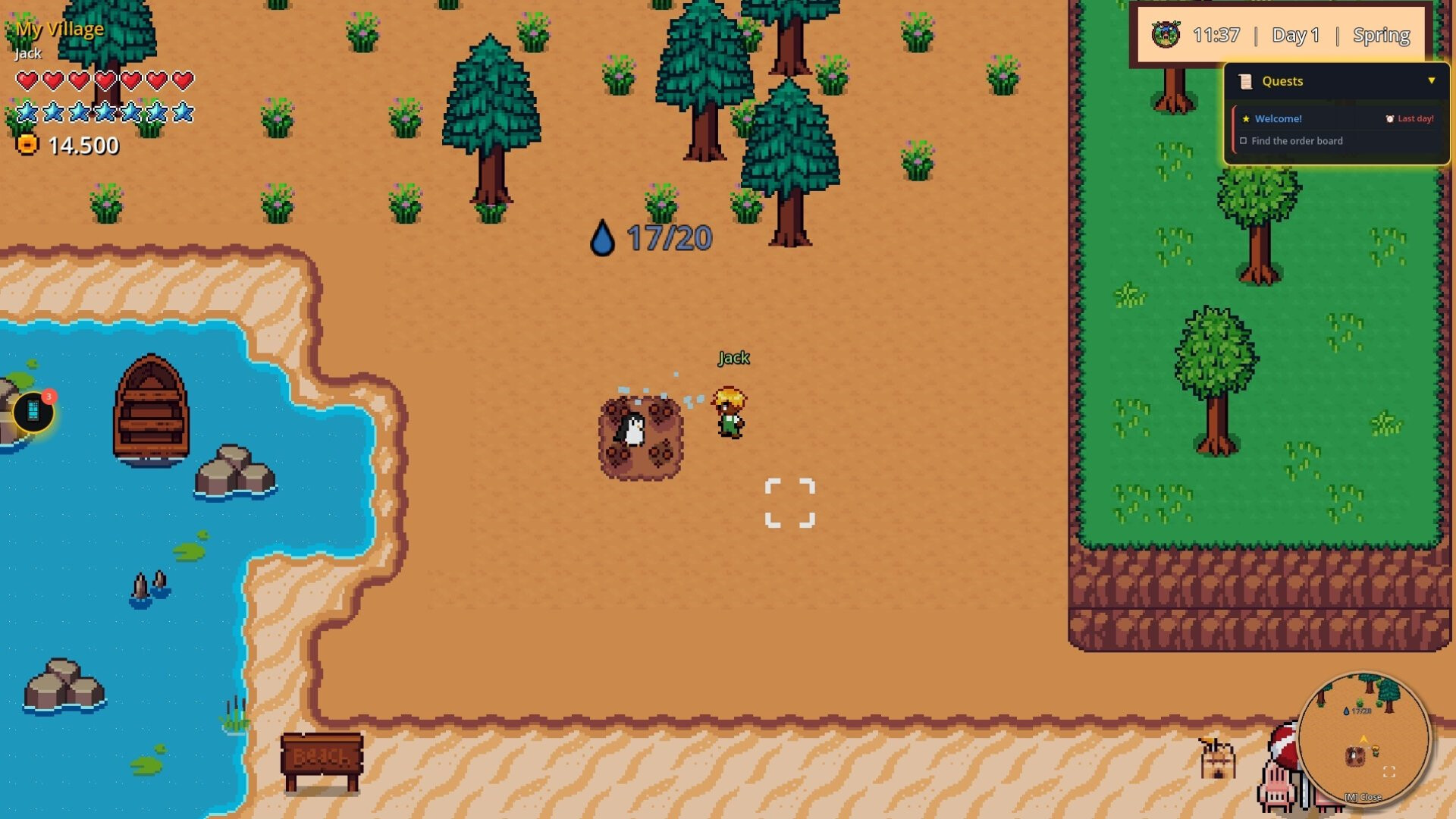Check the Find the order board objective
Screen dimensions: 1456x819
click(x=1244, y=140)
